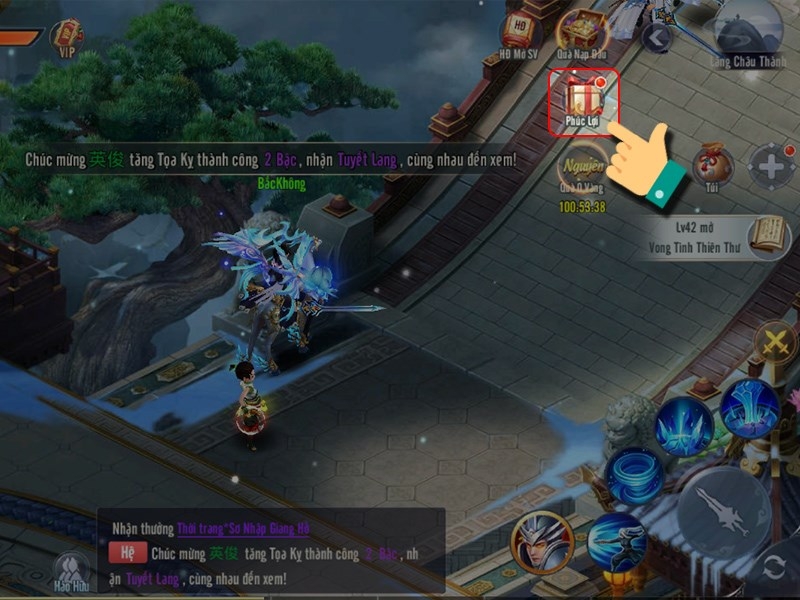Trigger the dashing warrior skill
Image resolution: width=800 pixels, height=600 pixels.
(616, 543)
